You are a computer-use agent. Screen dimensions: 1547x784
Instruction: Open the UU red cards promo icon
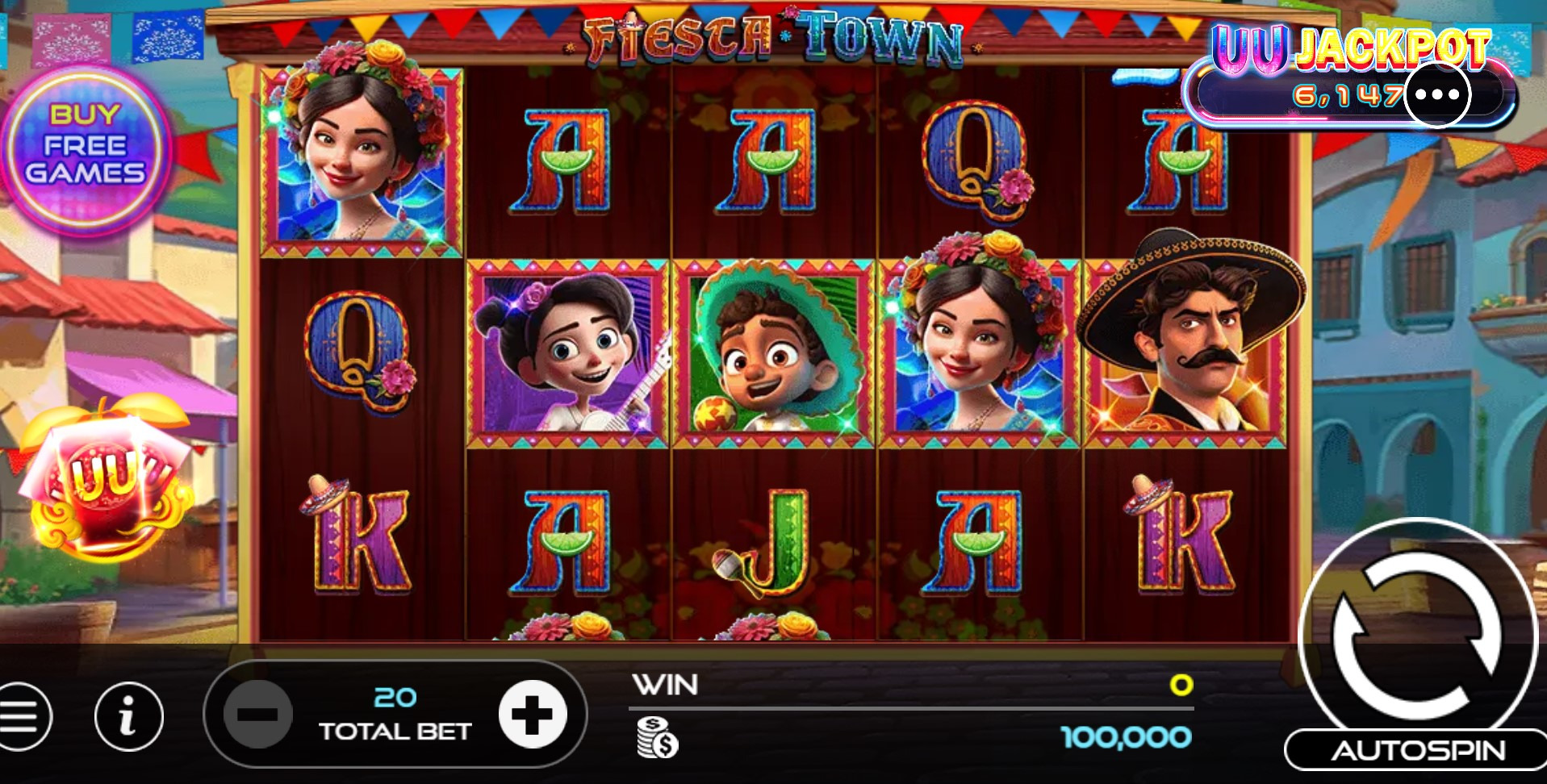105,480
